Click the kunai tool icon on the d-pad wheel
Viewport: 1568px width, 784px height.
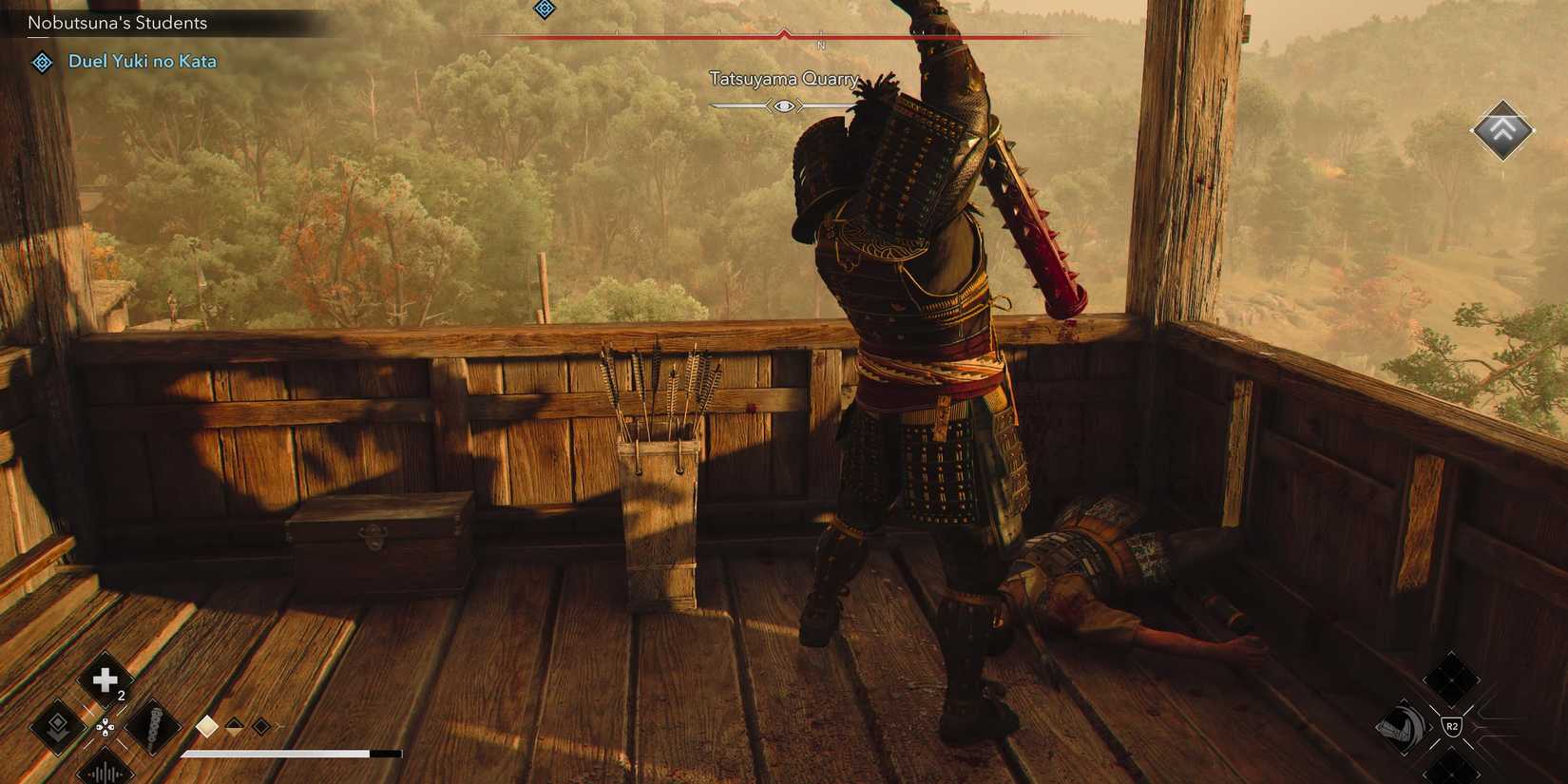154,727
